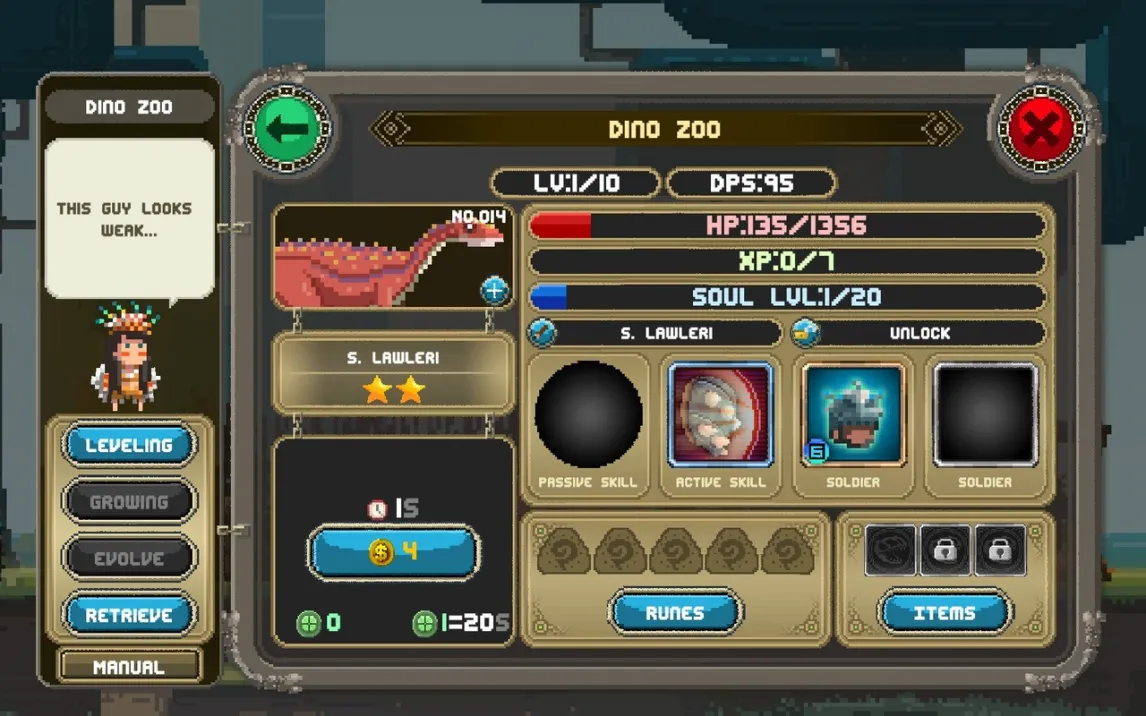Viewport: 1146px width, 716px height.
Task: Switch to the Growing tab
Action: [x=129, y=502]
